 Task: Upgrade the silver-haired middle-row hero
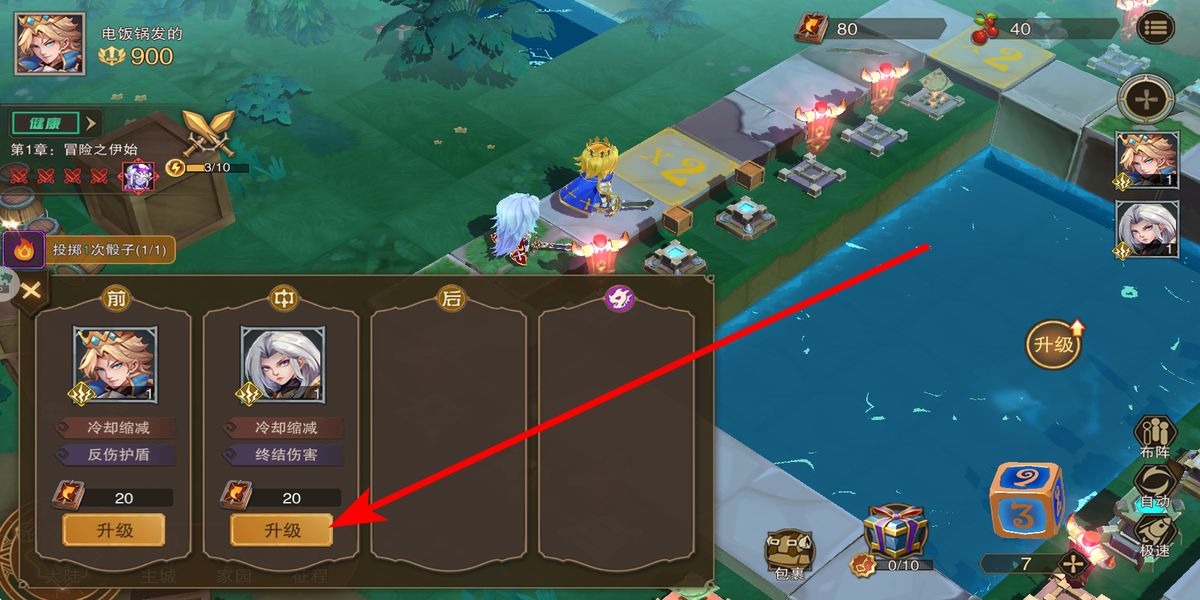click(x=282, y=530)
